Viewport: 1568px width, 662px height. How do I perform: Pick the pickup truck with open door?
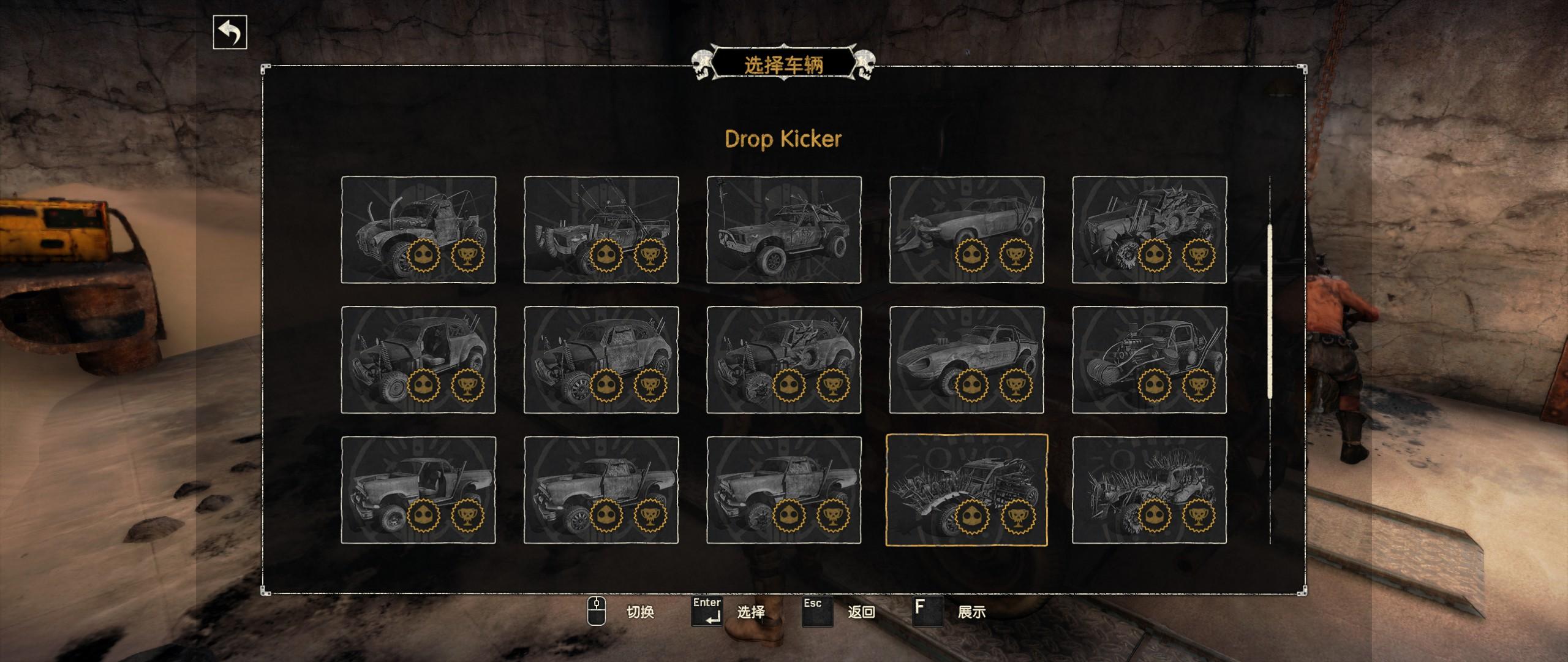[x=418, y=490]
